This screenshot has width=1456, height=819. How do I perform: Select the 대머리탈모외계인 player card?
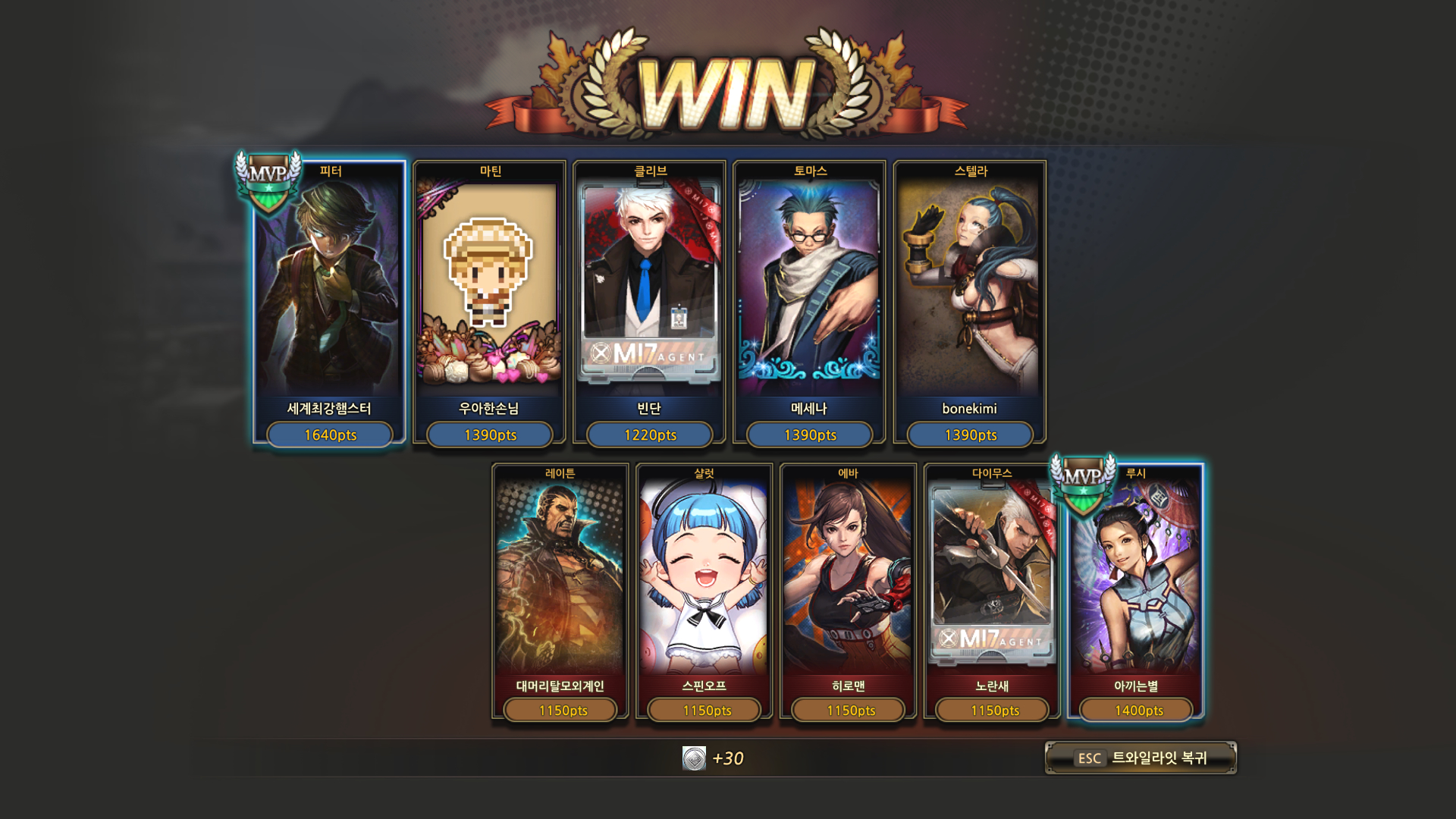coord(560,591)
